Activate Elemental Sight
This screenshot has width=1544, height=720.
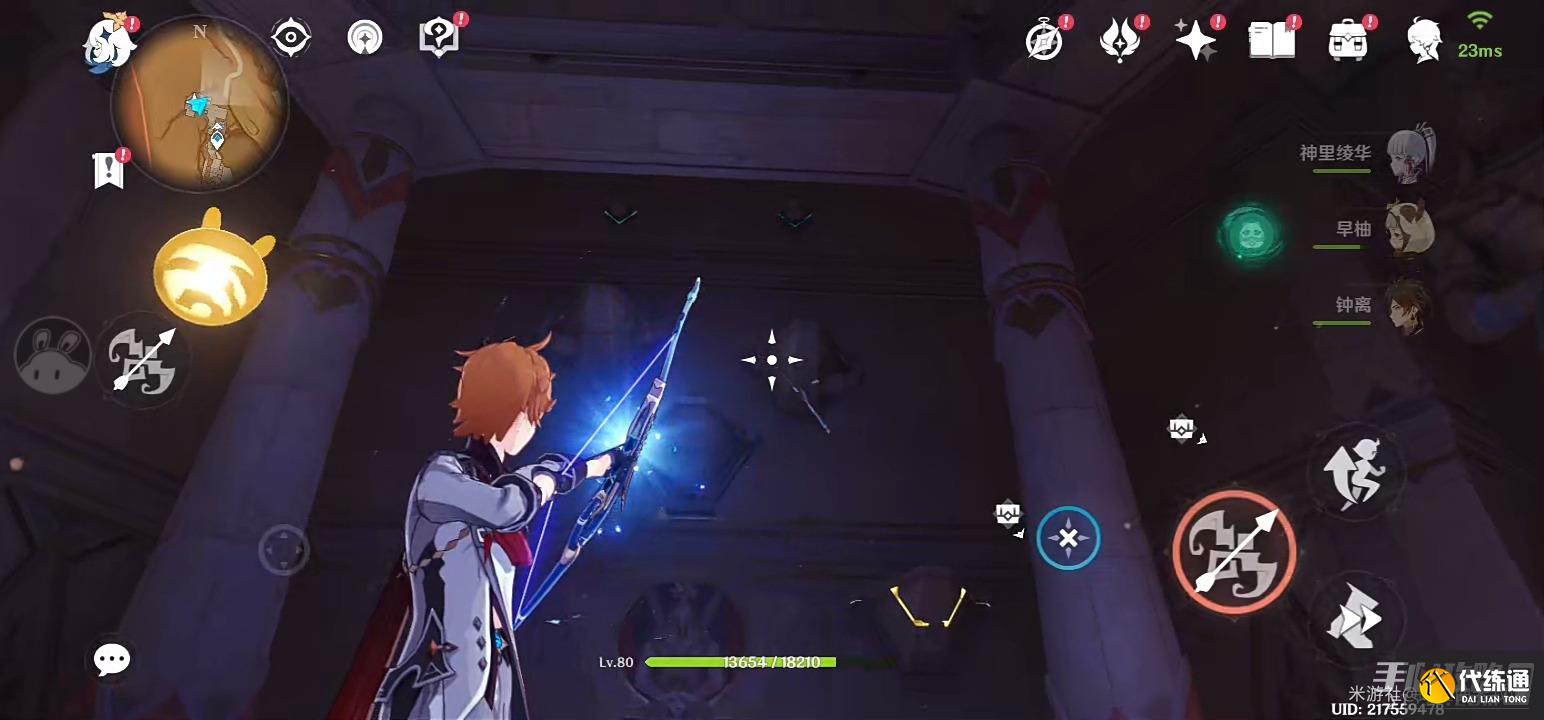click(290, 38)
